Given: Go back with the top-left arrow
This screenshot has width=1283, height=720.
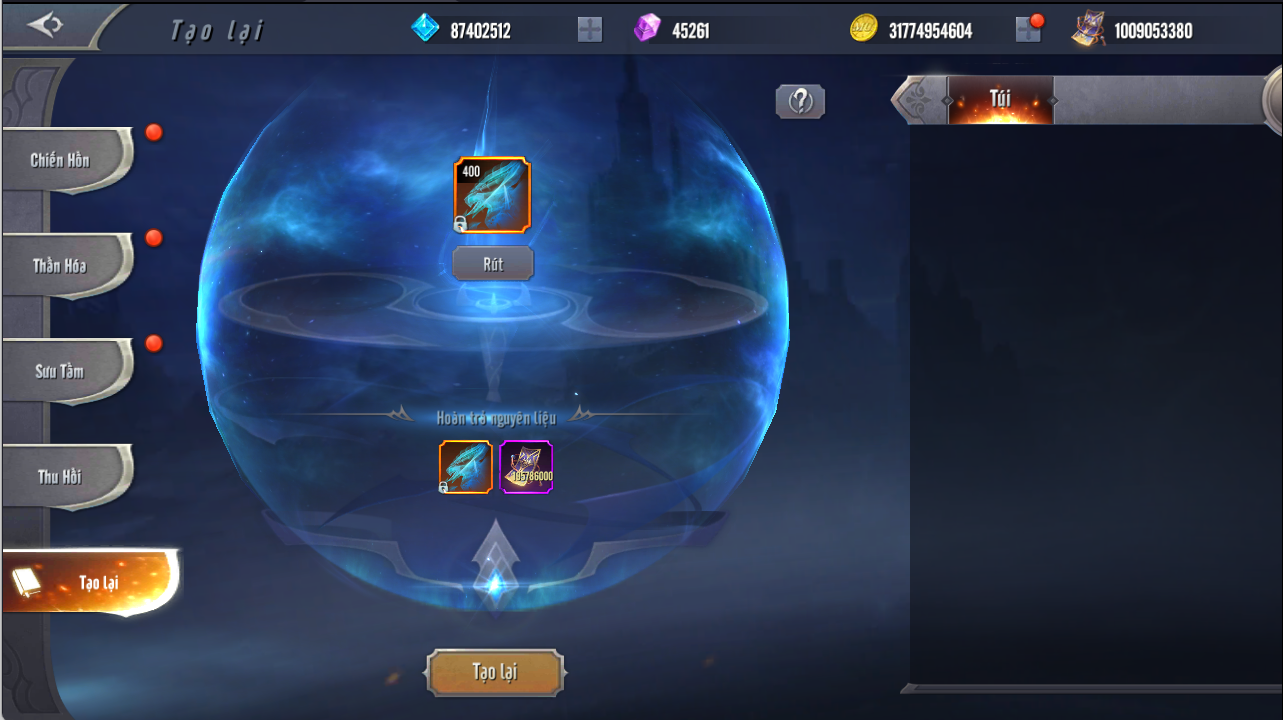Looking at the screenshot, I should pyautogui.click(x=45, y=25).
